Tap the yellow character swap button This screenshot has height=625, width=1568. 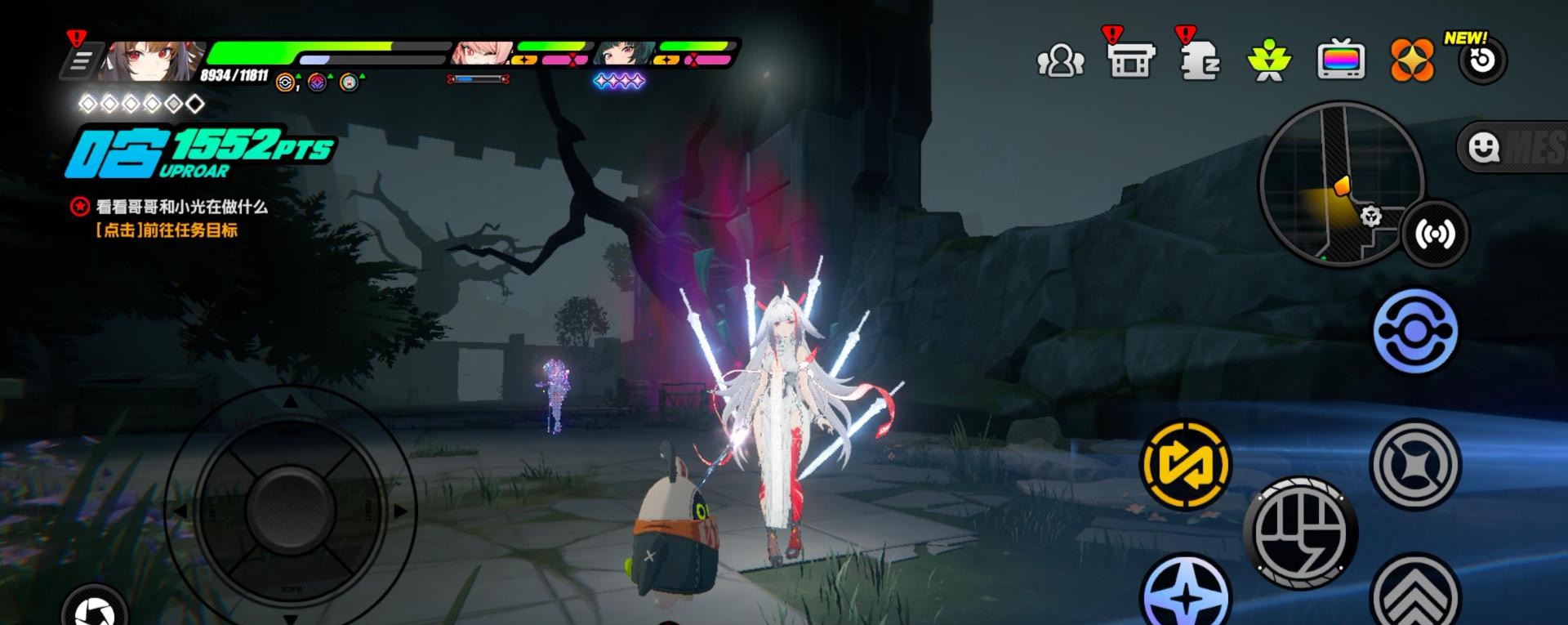1185,464
